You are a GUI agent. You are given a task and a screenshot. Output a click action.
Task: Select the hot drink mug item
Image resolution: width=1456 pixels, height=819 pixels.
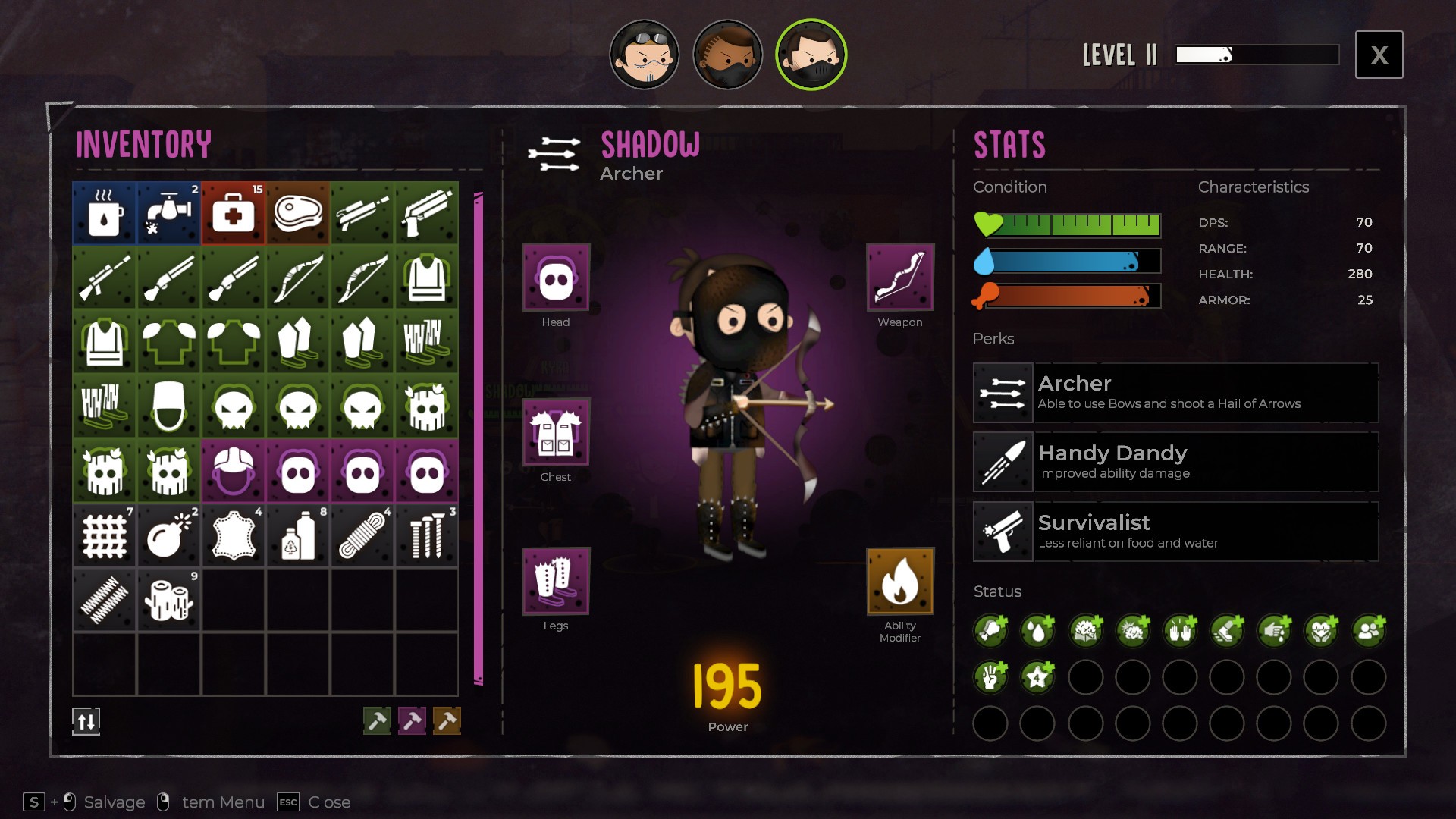tap(105, 213)
